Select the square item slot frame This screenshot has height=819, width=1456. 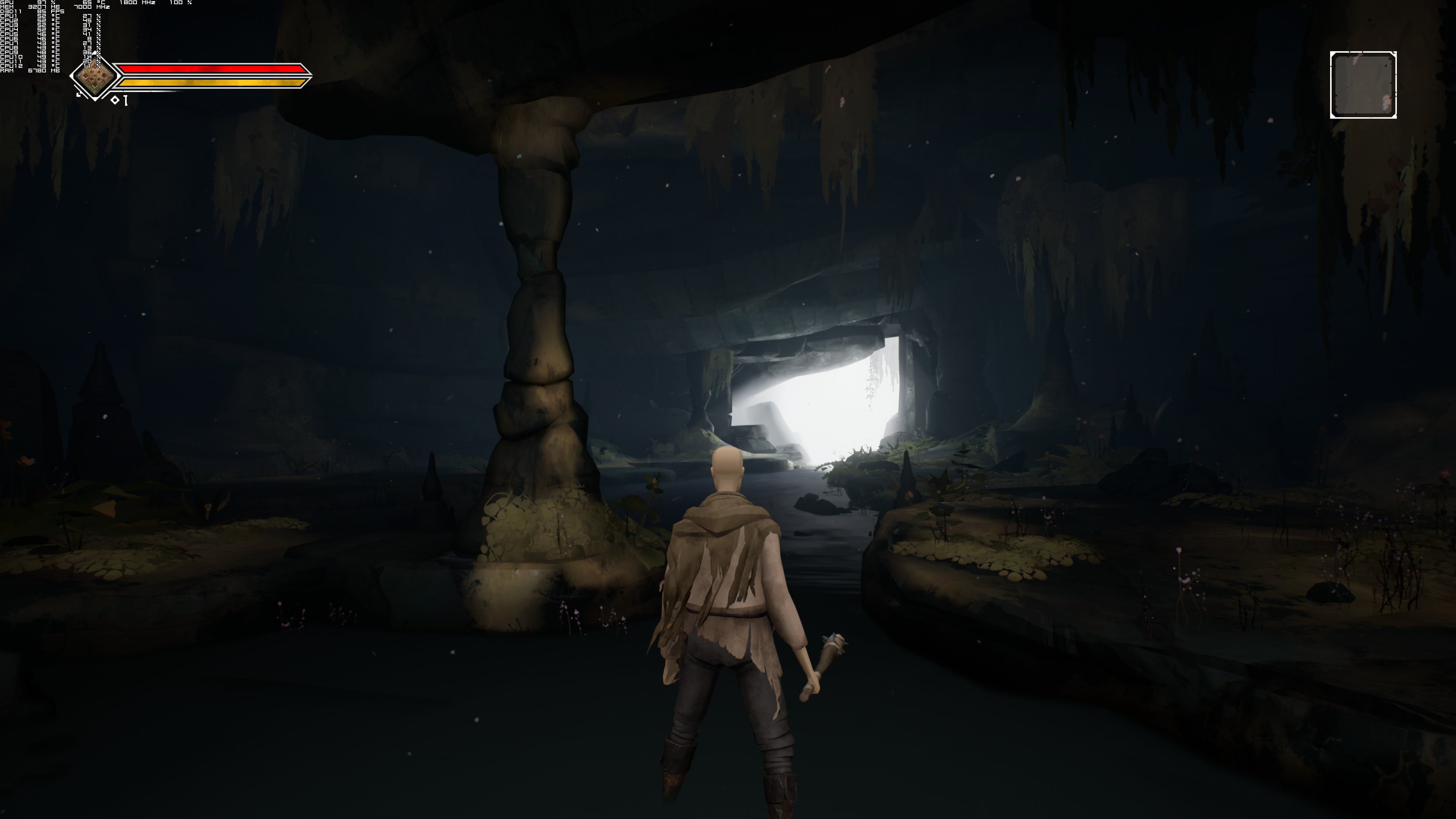[1363, 85]
